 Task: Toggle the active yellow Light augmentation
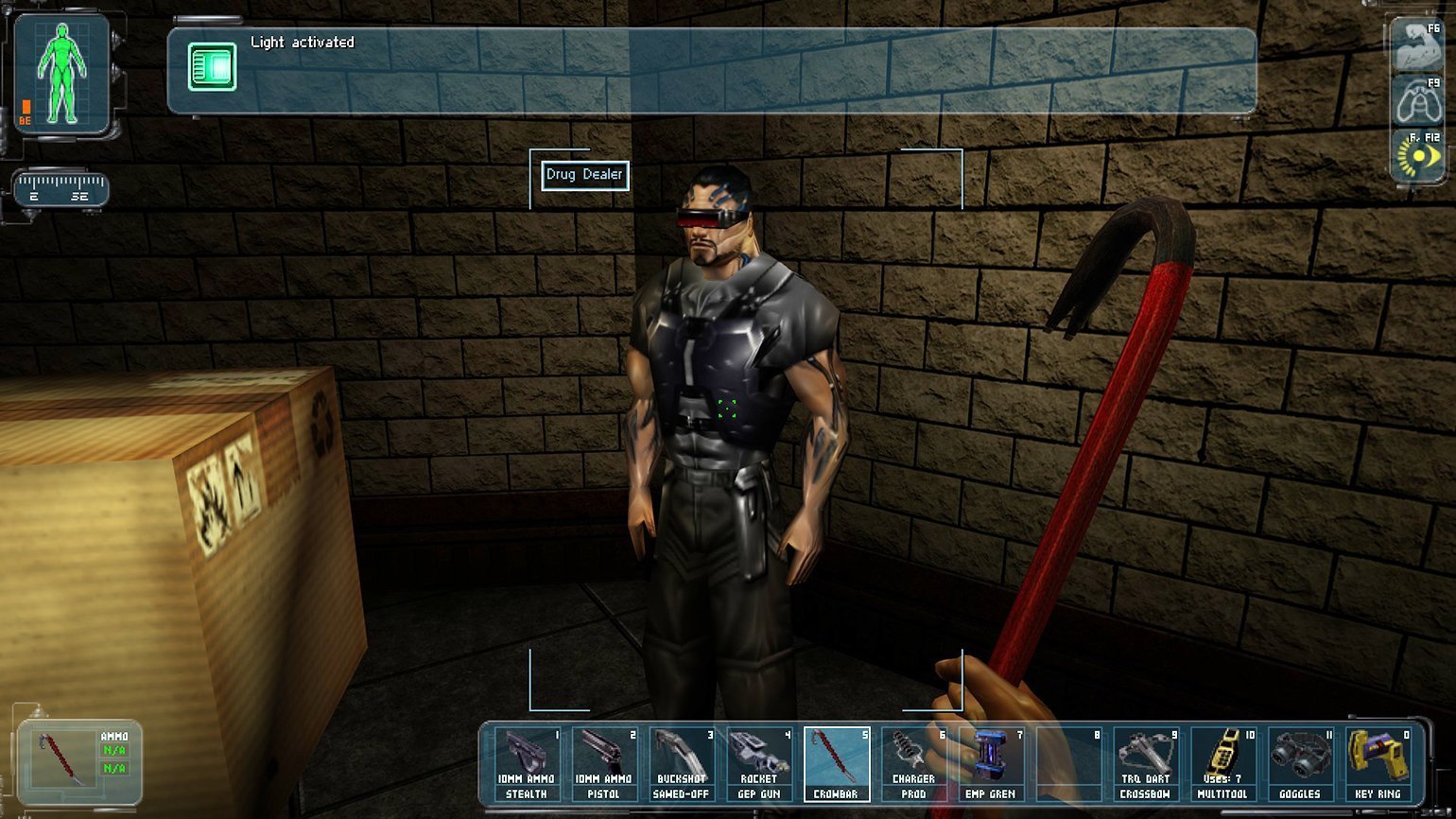pyautogui.click(x=1418, y=155)
